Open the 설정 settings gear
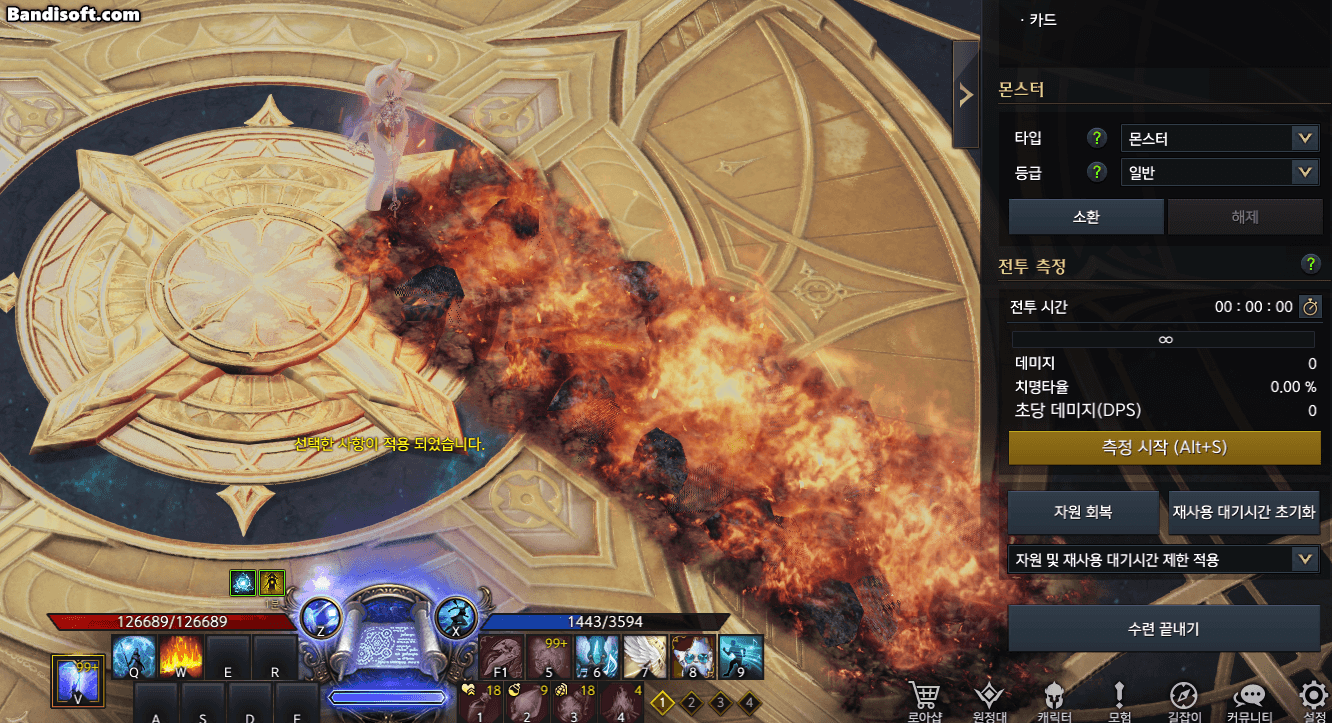Image resolution: width=1332 pixels, height=723 pixels. coord(1314,700)
